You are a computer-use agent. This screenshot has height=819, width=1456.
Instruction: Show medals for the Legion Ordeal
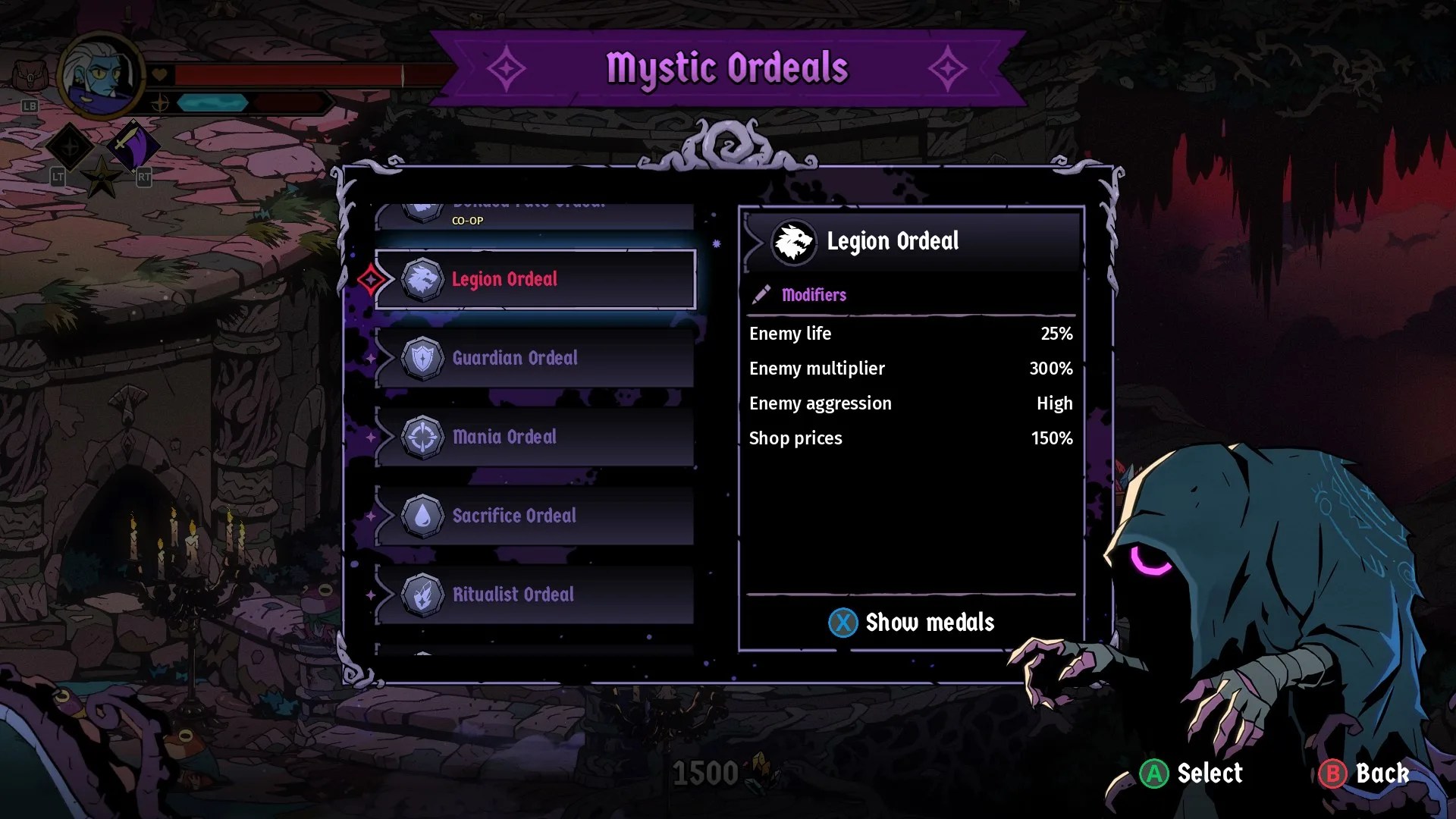pos(911,623)
